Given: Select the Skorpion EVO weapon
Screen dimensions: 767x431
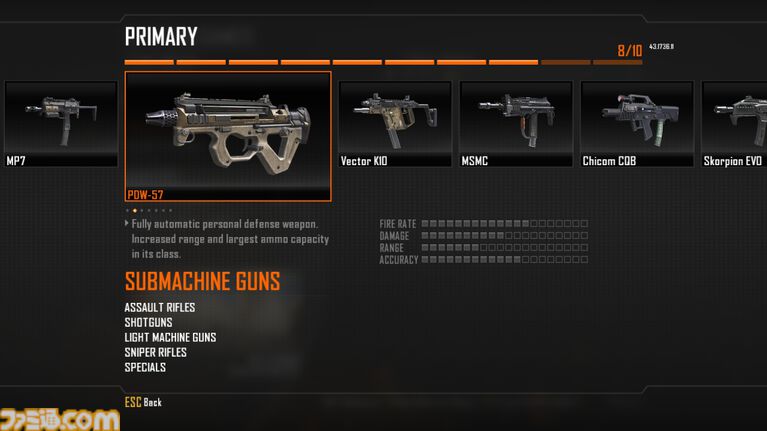Looking at the screenshot, I should point(735,124).
